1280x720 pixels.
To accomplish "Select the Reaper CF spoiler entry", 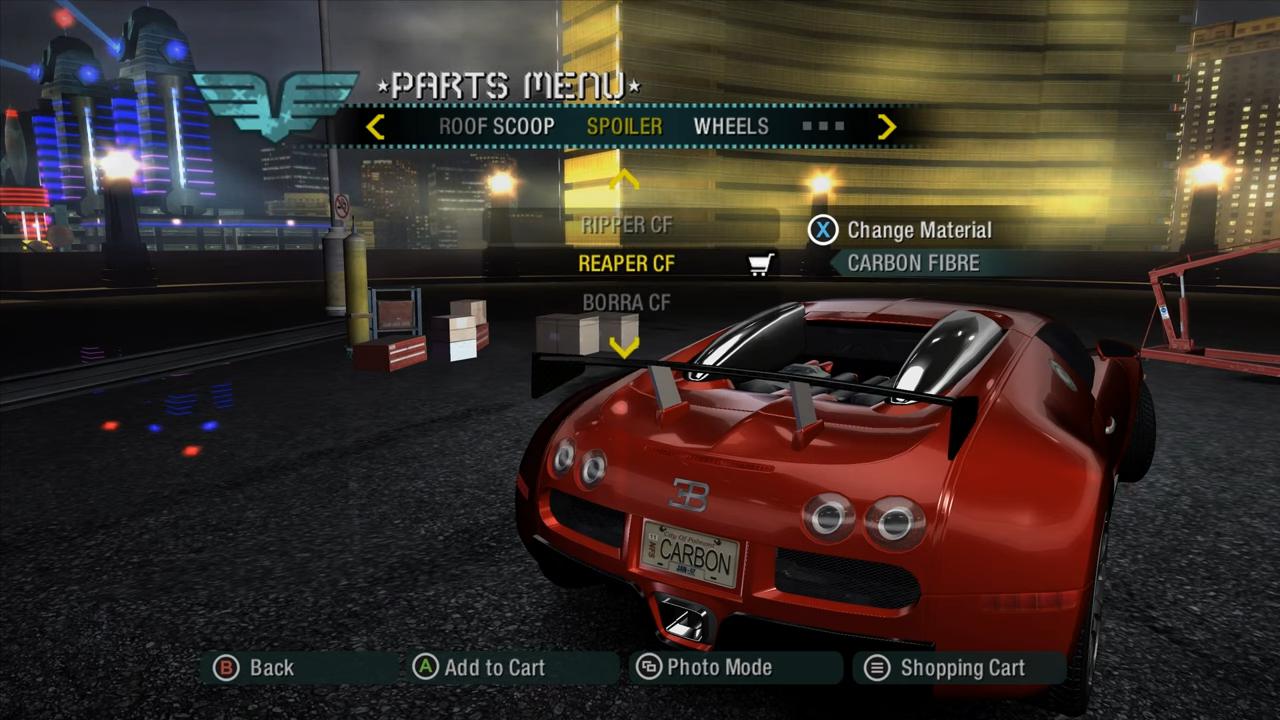I will pos(627,263).
